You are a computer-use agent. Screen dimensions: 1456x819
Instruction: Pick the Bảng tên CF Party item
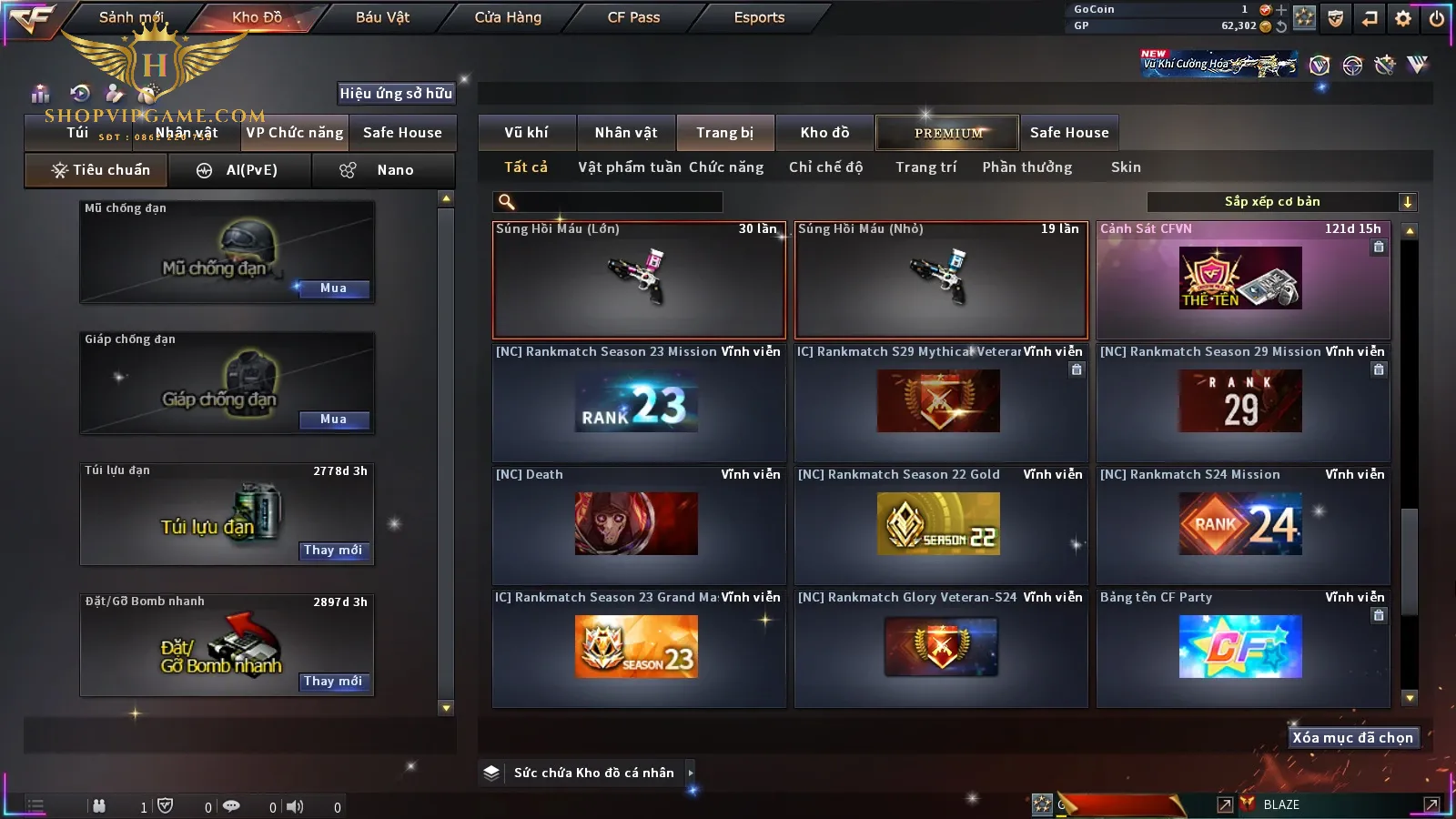(1241, 648)
